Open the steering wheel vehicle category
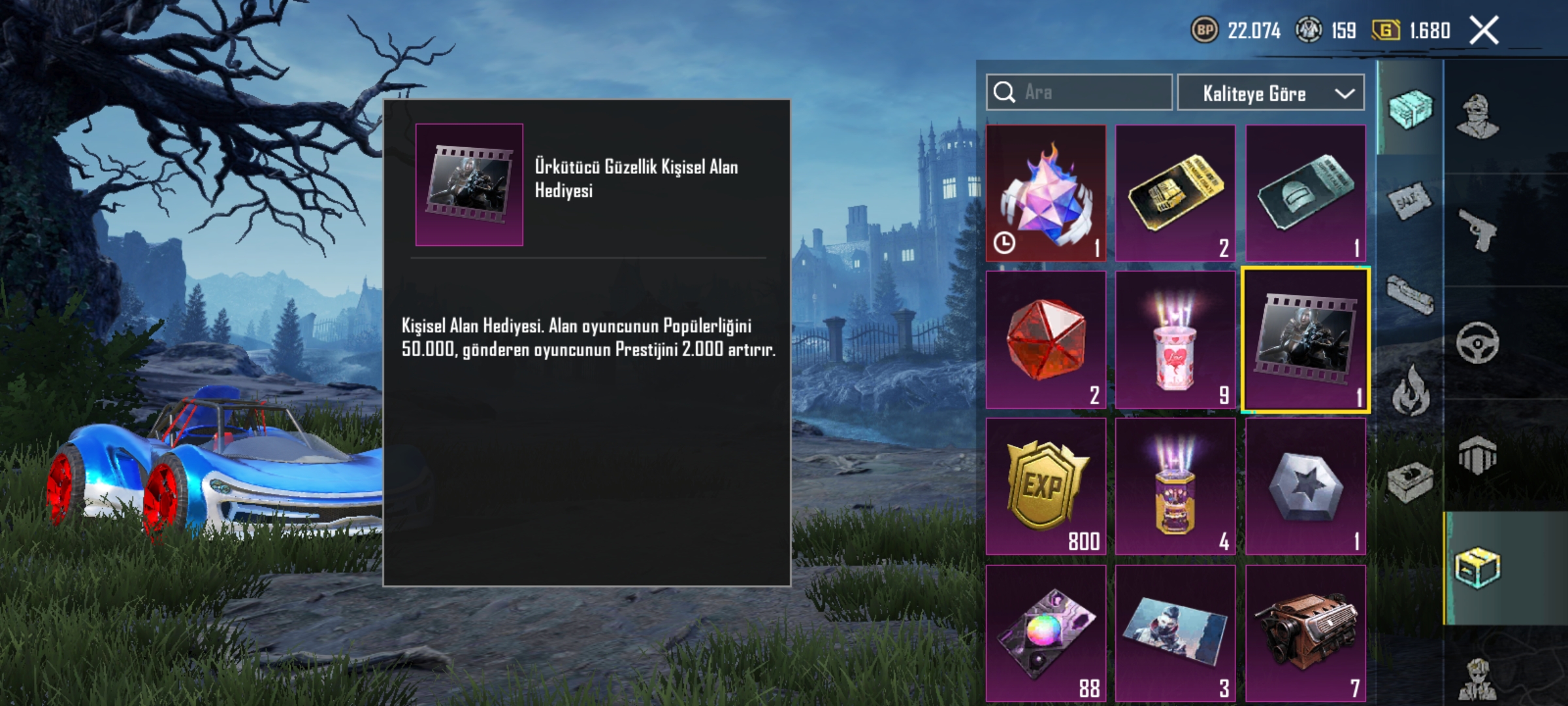 coord(1478,343)
